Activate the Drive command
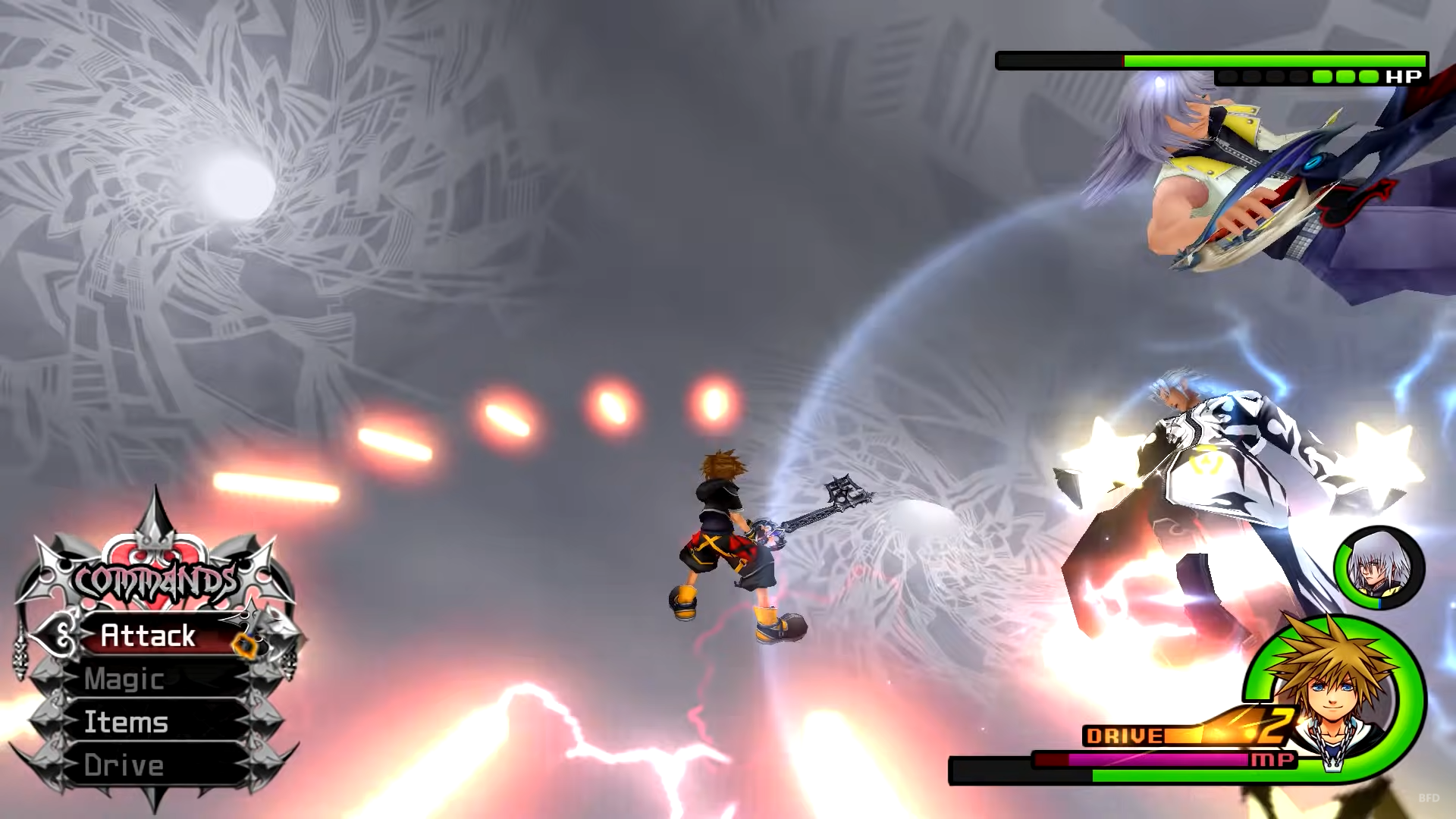Screen dimensions: 1456x819 [124, 766]
